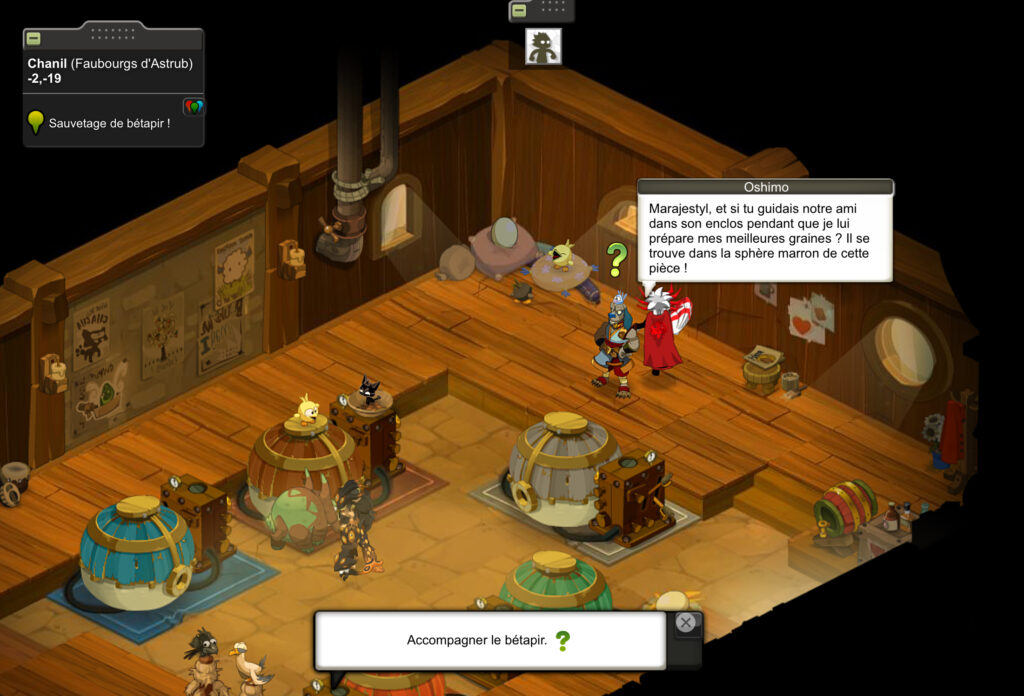This screenshot has height=696, width=1024.
Task: Close the dialogue reply box
Action: tap(685, 623)
